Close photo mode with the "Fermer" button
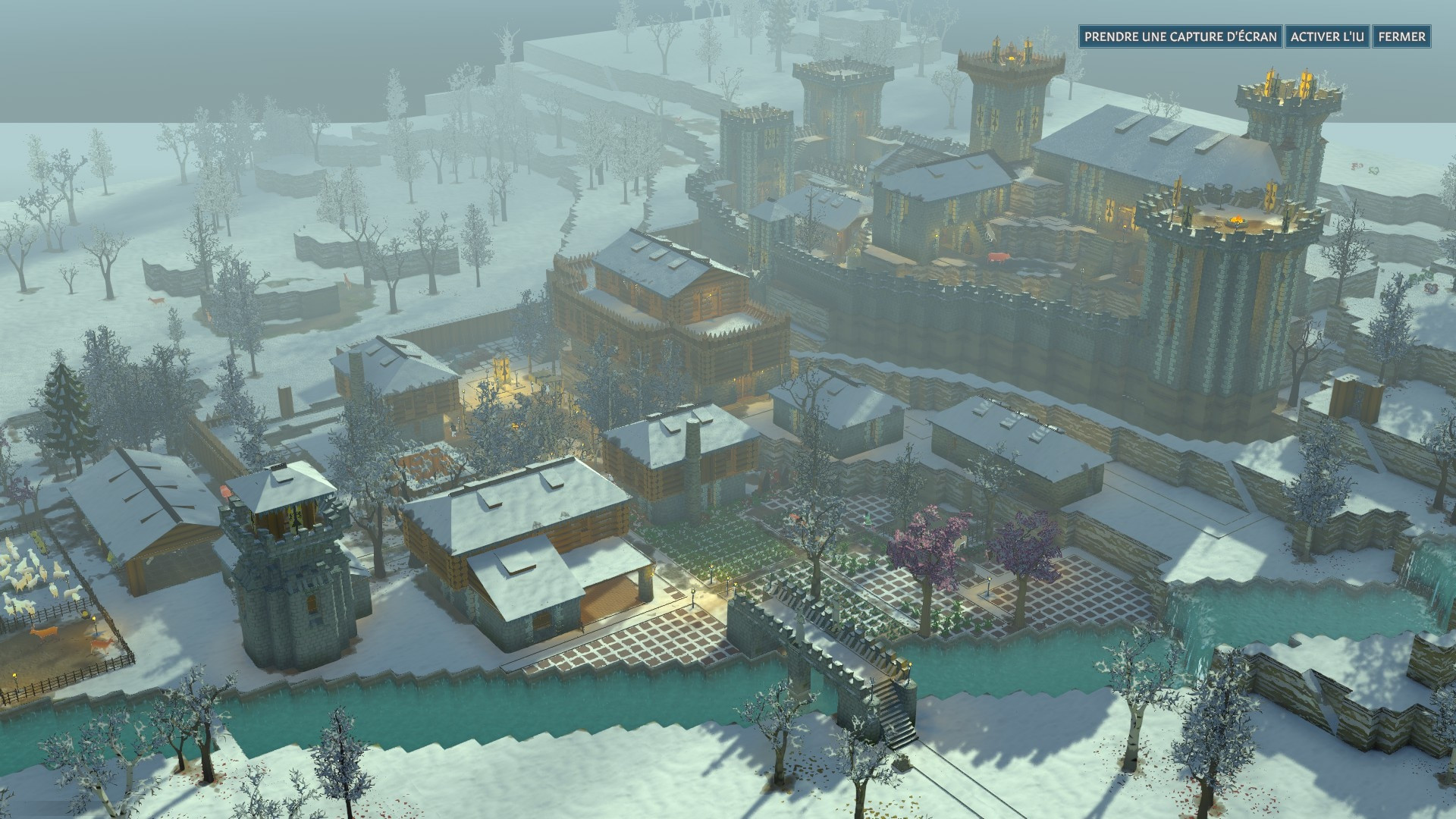 coord(1401,36)
